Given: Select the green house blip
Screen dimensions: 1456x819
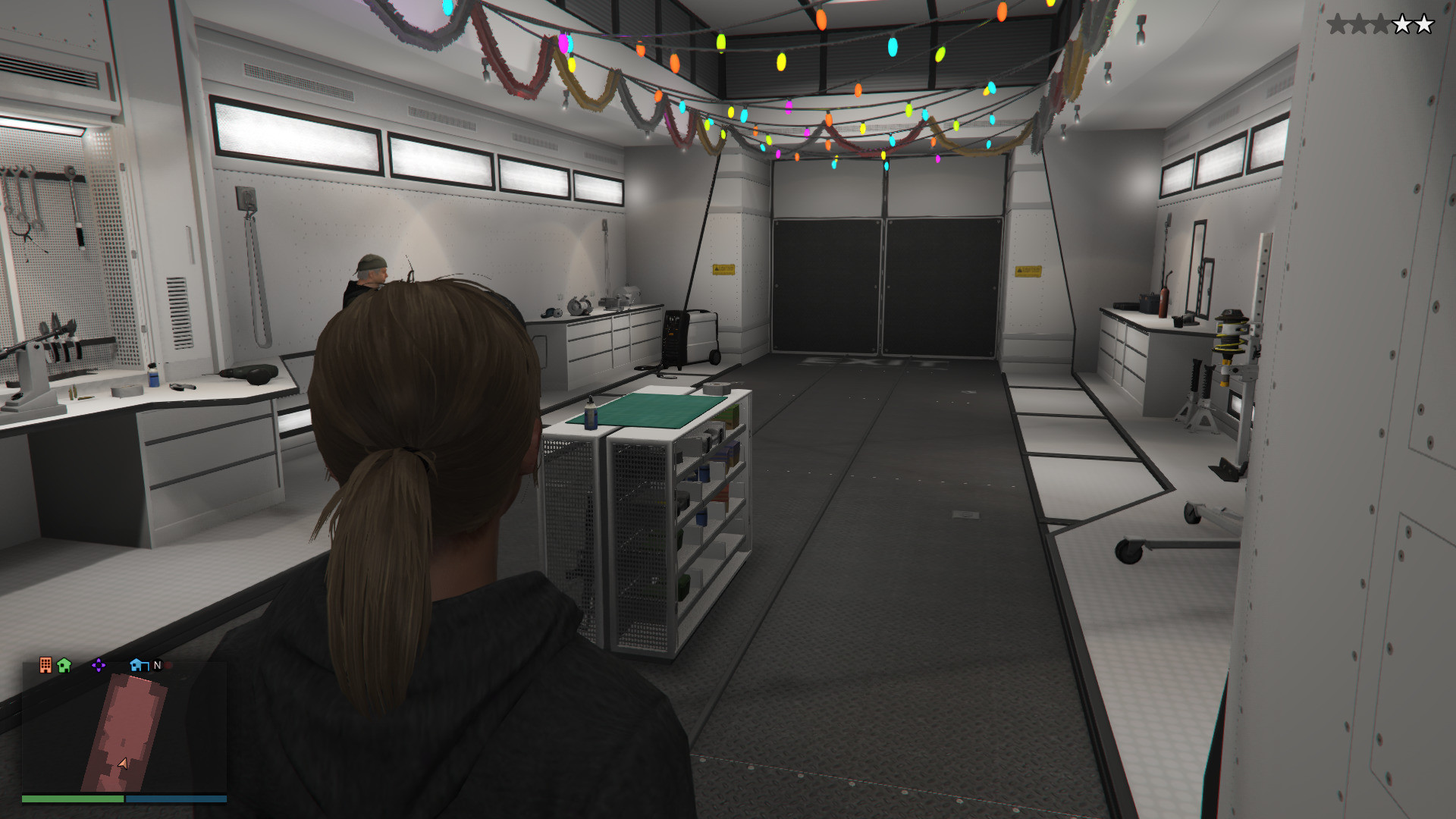Looking at the screenshot, I should point(64,665).
